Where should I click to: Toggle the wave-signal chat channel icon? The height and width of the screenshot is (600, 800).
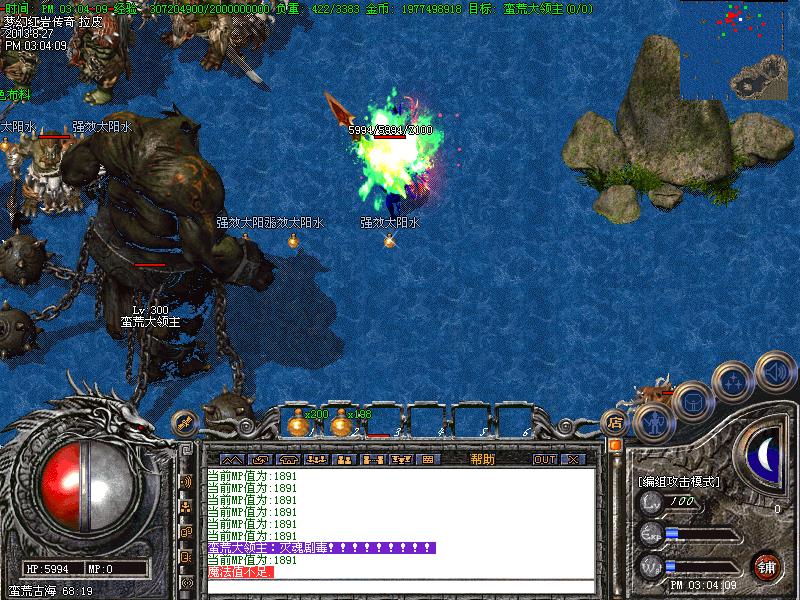click(x=186, y=481)
